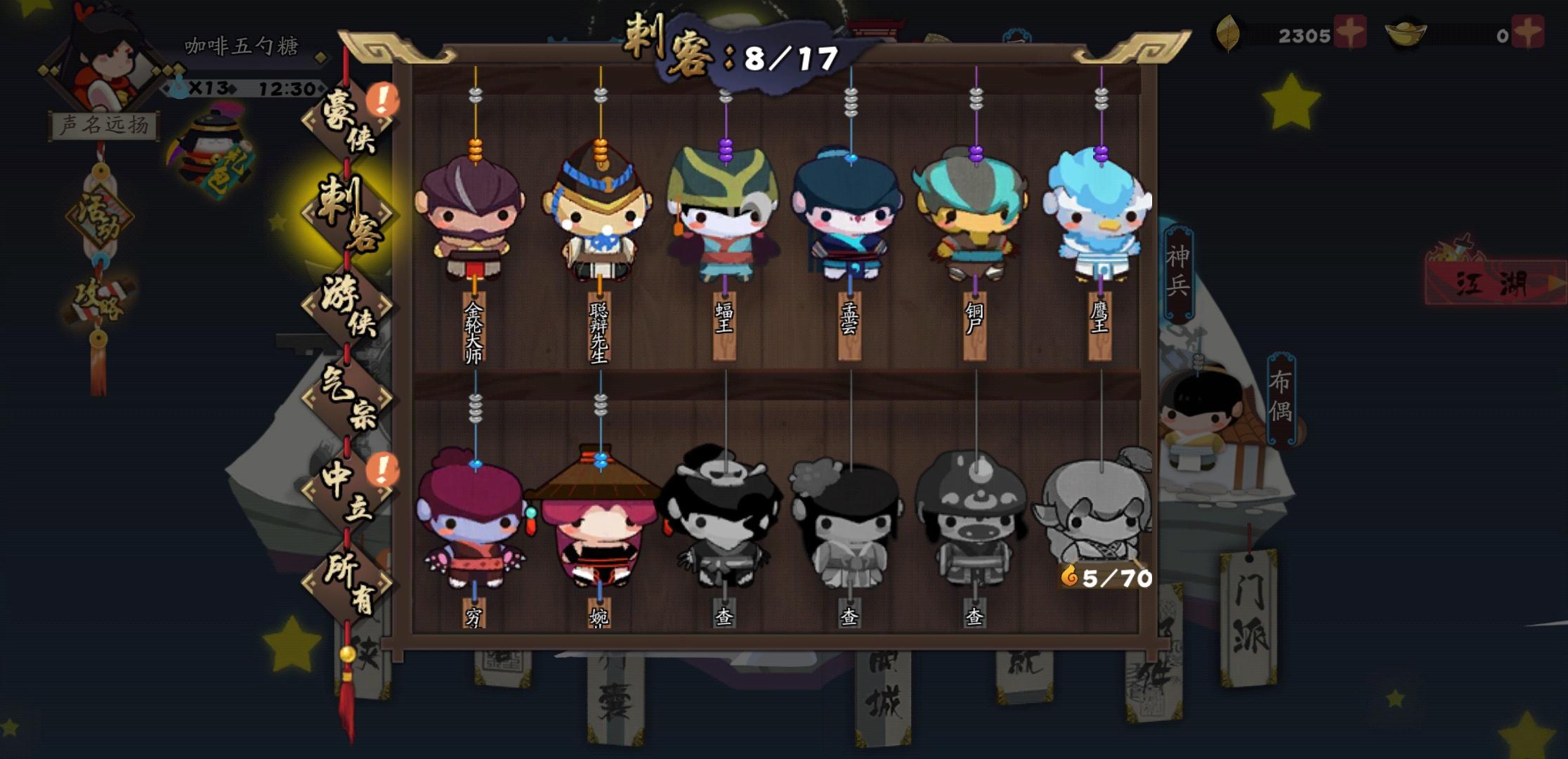
Task: Open the 蝠王 assassin puppet
Action: [725, 218]
